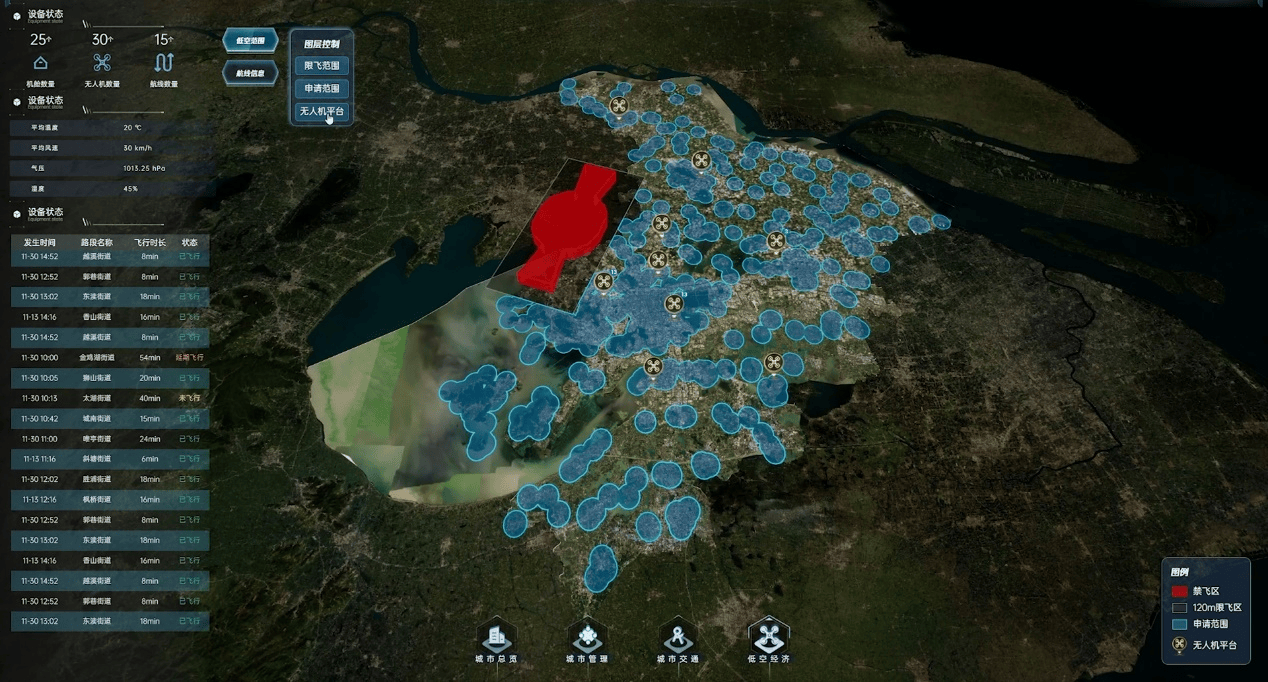Open the 航线信息 panel
Viewport: 1268px width, 682px height.
click(x=249, y=73)
